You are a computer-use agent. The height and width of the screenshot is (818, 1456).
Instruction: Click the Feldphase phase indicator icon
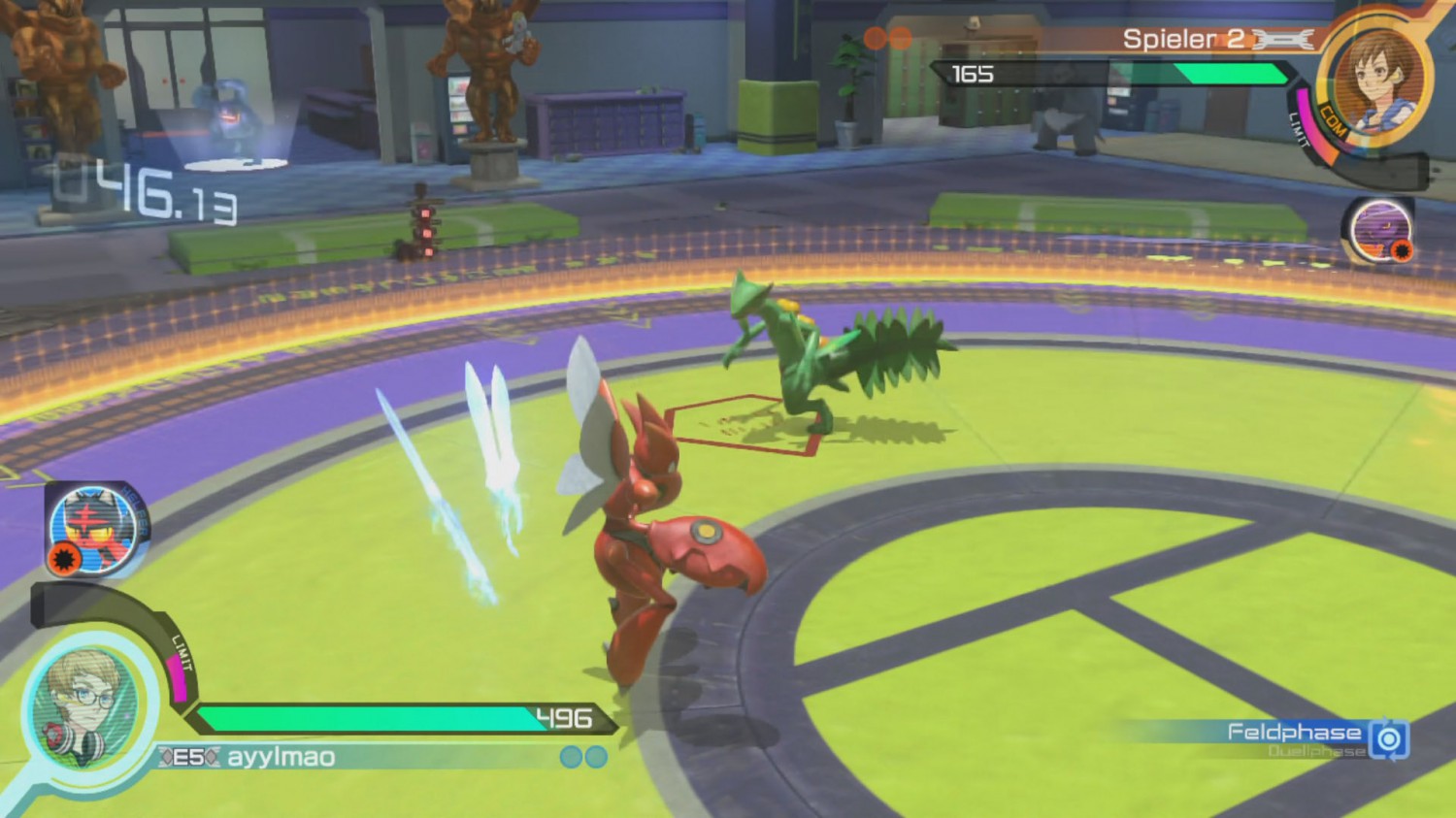1389,739
